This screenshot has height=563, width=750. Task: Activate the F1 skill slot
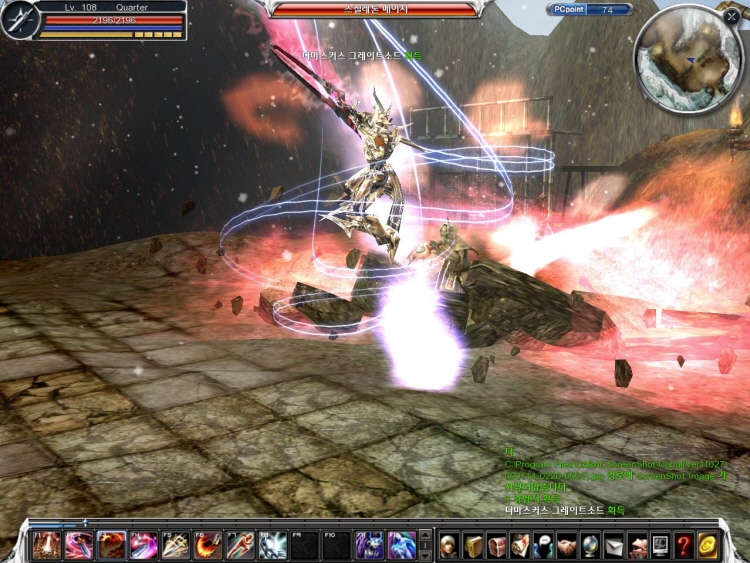point(46,545)
